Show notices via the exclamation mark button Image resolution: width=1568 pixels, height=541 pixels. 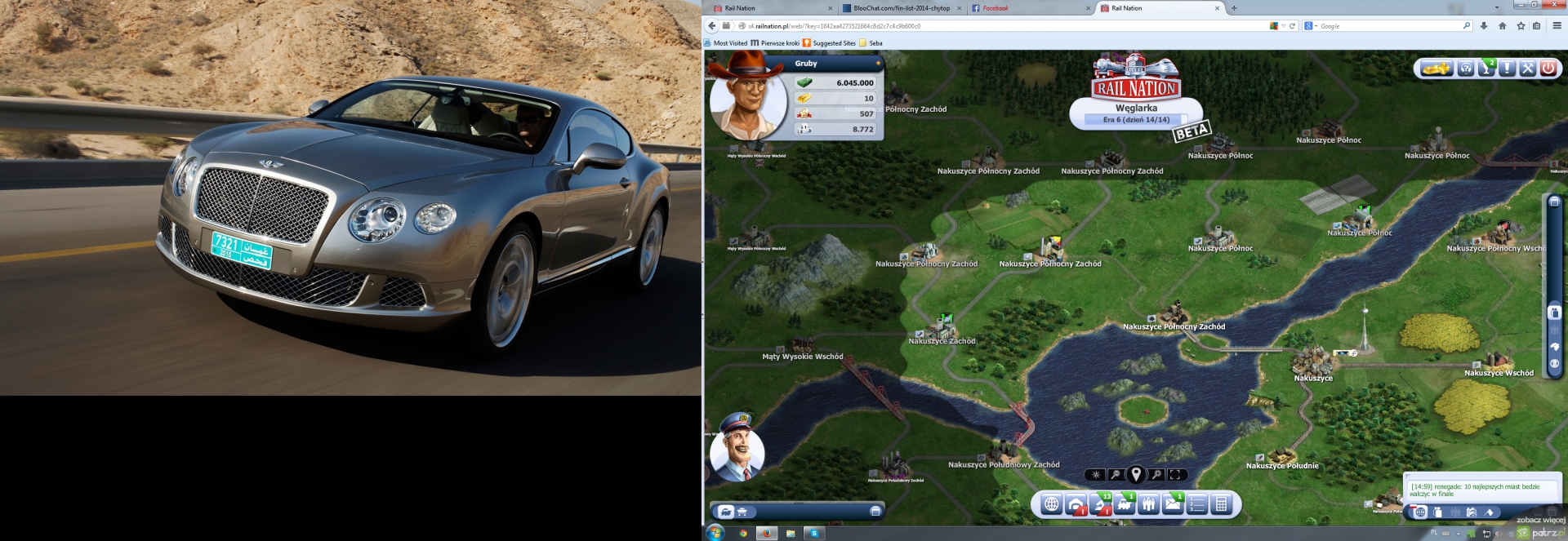1507,69
